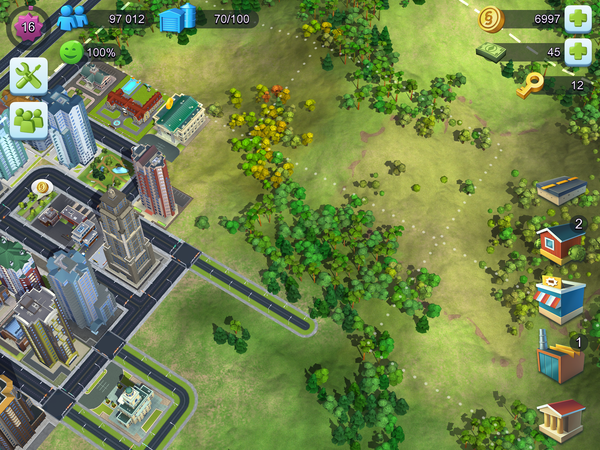Open the columned government building menu

point(560,418)
